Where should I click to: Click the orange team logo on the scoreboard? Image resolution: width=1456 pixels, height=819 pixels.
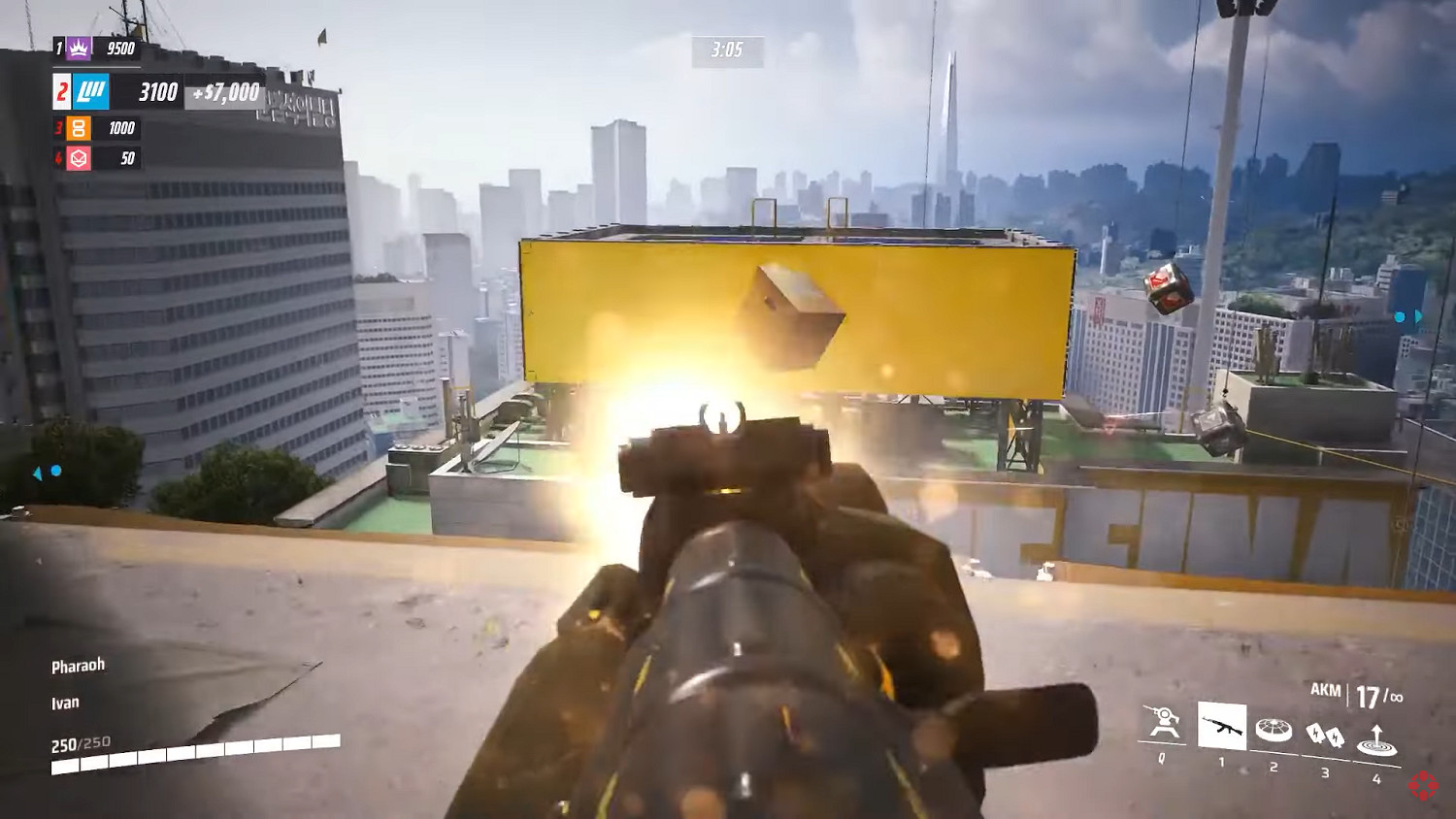(80, 127)
